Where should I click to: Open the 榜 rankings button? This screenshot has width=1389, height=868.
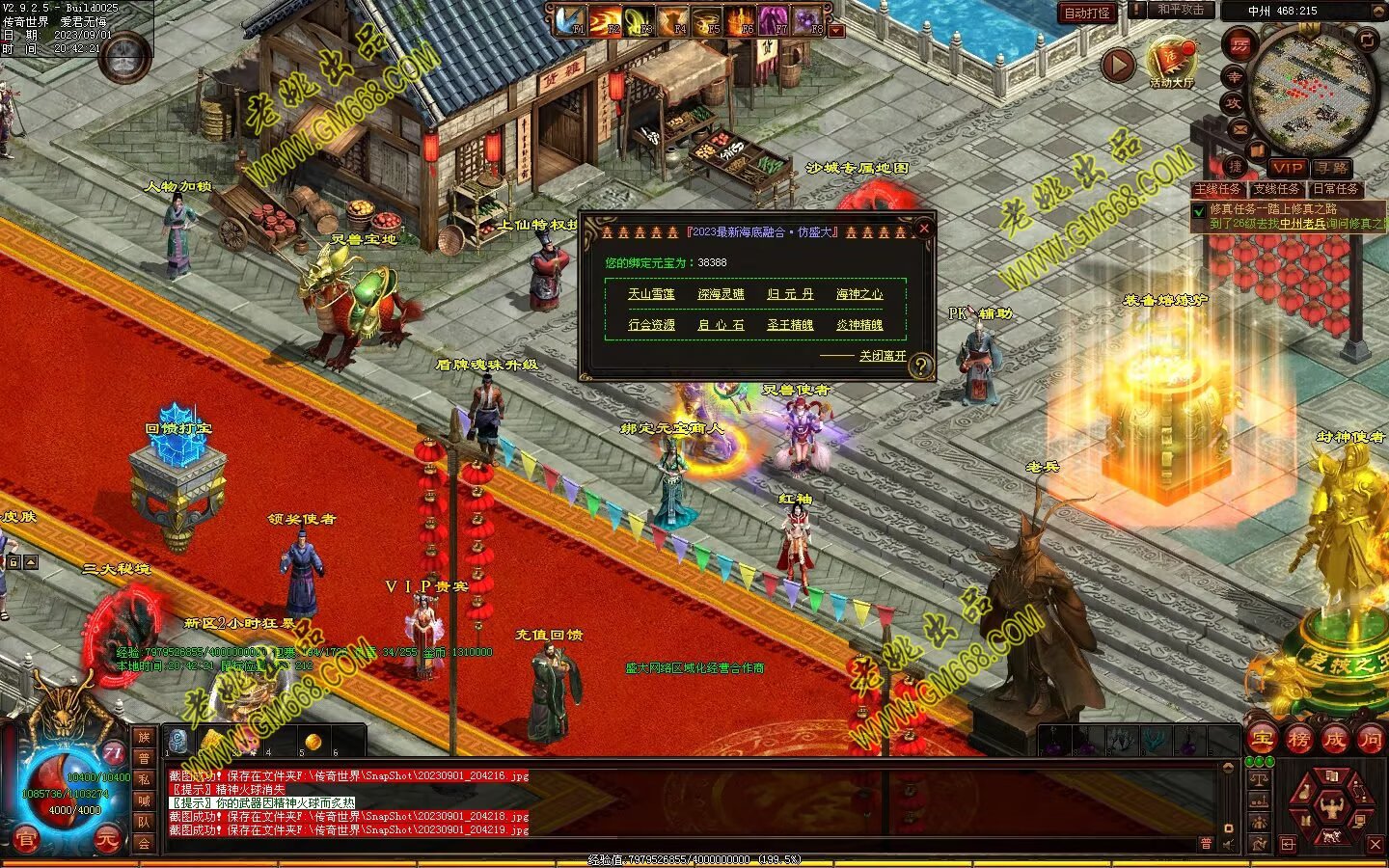(x=1298, y=740)
